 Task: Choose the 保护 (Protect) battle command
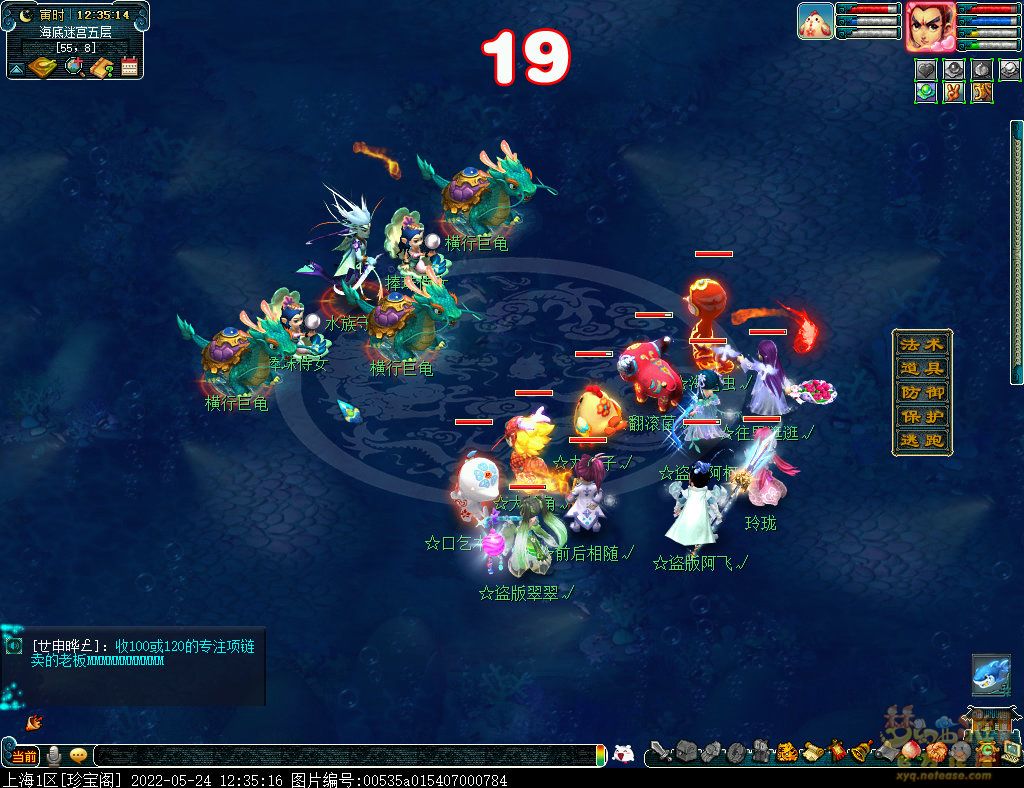pyautogui.click(x=921, y=417)
